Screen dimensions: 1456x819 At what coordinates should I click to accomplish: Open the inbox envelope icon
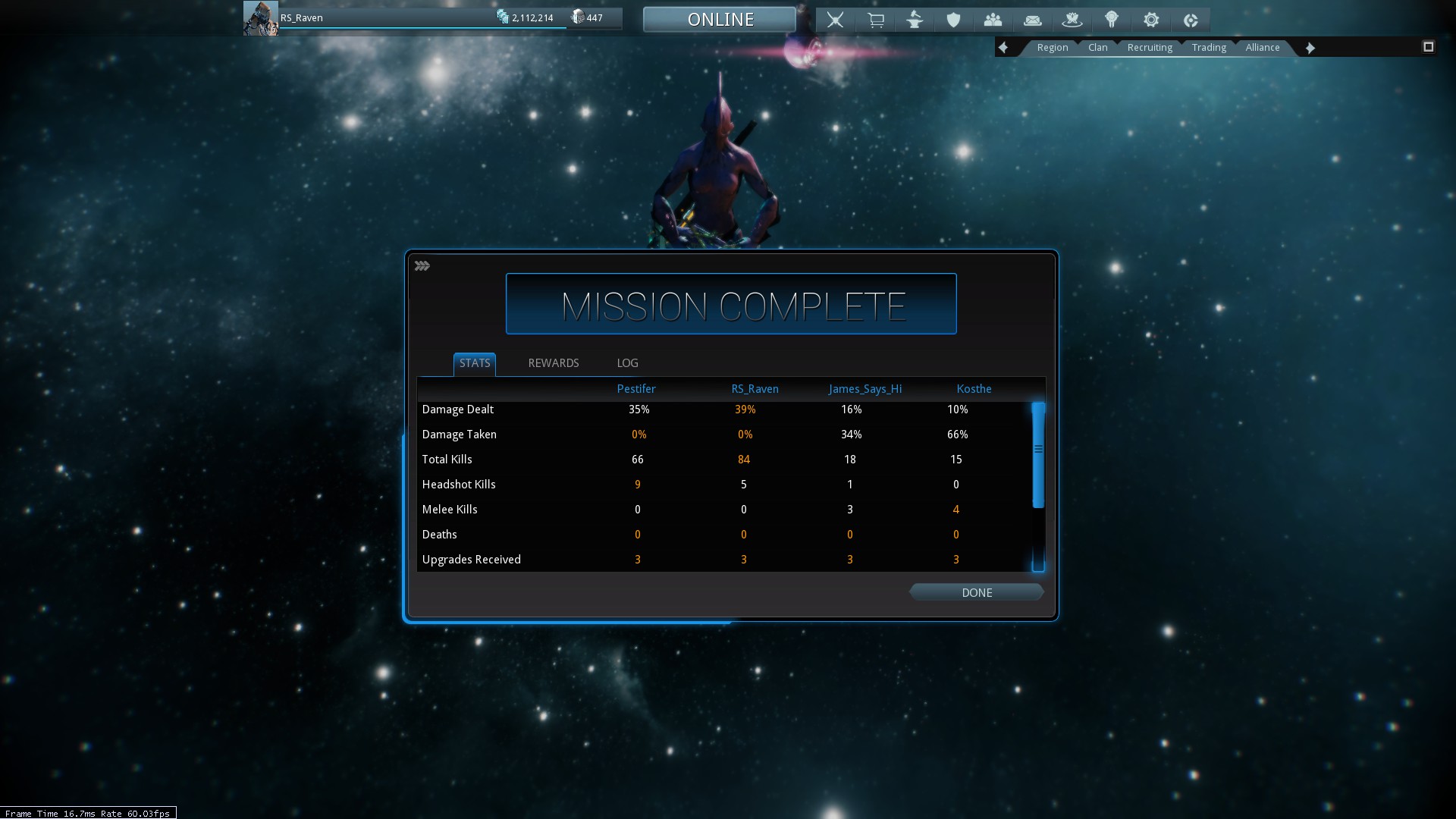(1032, 20)
